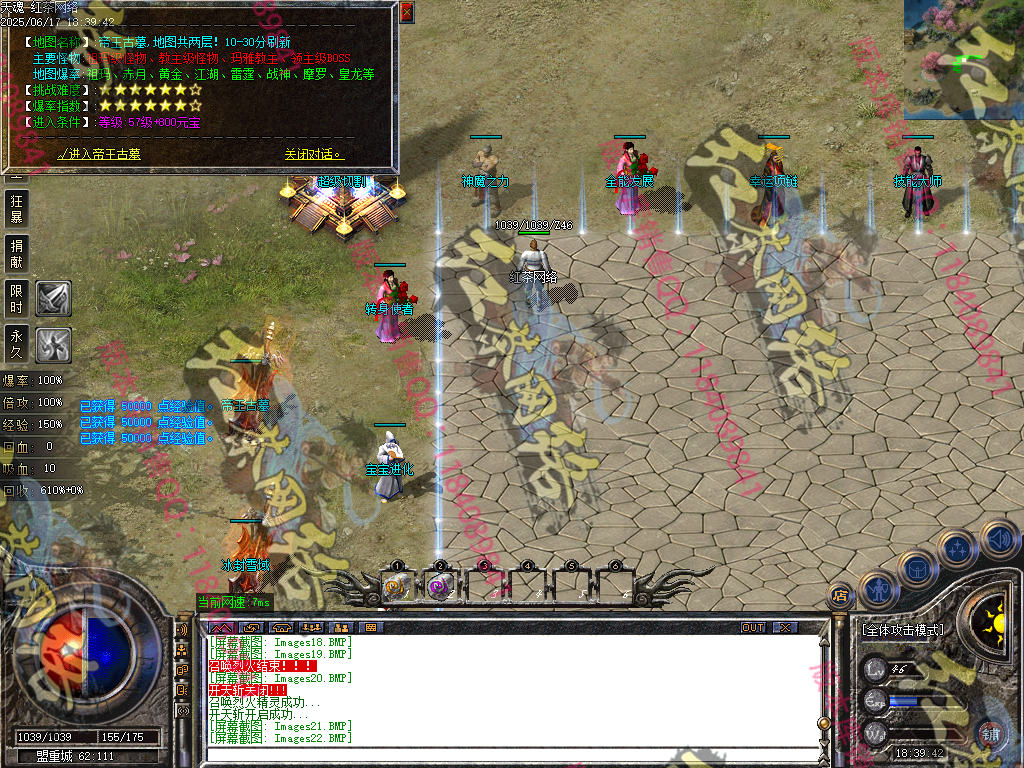Click the chat OUT button

tap(753, 627)
